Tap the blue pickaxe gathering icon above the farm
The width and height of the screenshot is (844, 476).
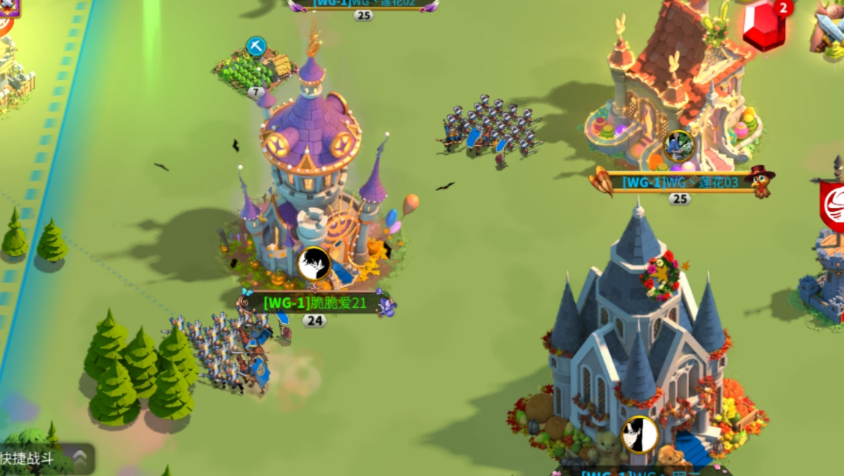pos(256,47)
